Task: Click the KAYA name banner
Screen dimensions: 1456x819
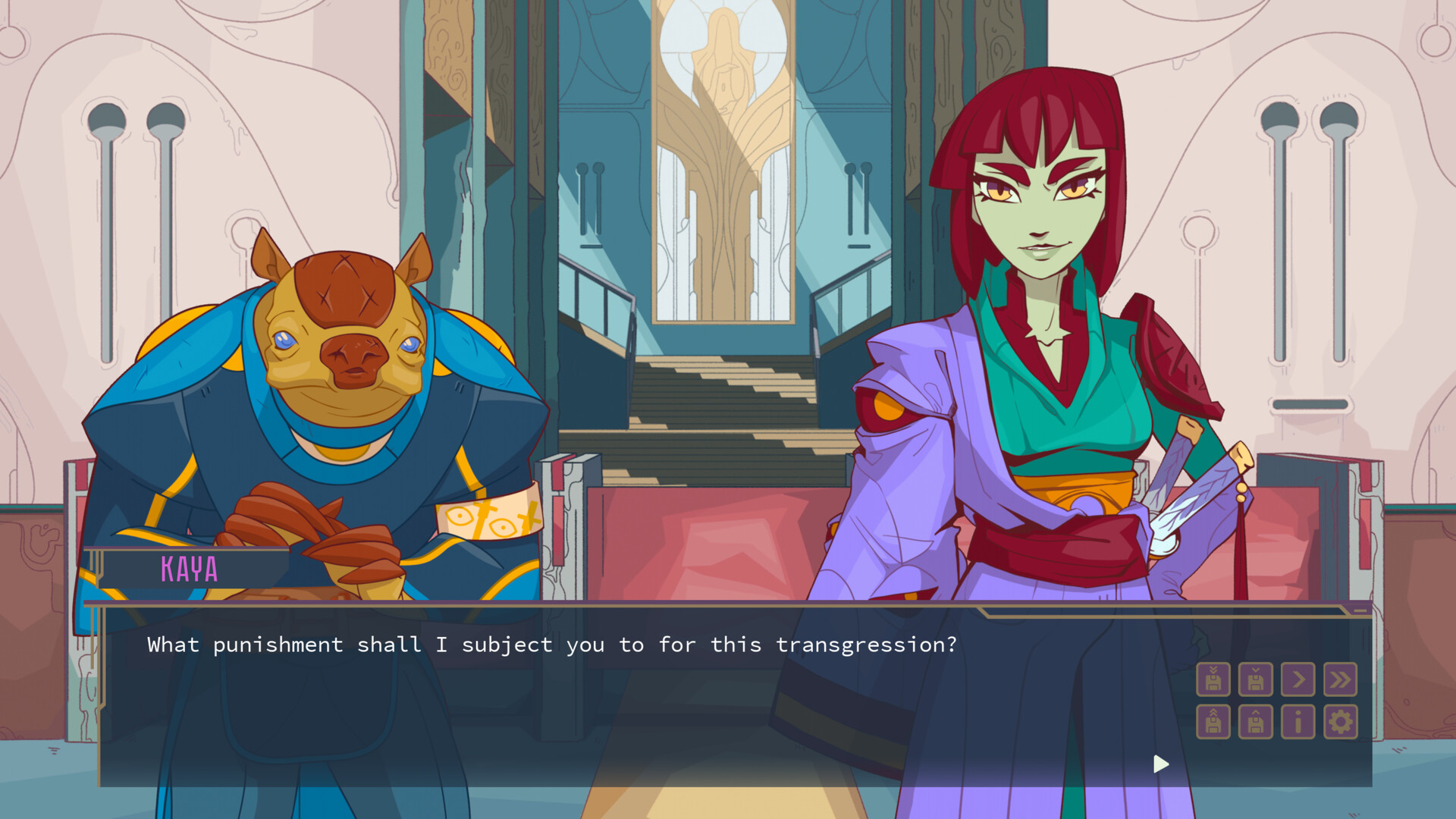Action: (x=190, y=570)
